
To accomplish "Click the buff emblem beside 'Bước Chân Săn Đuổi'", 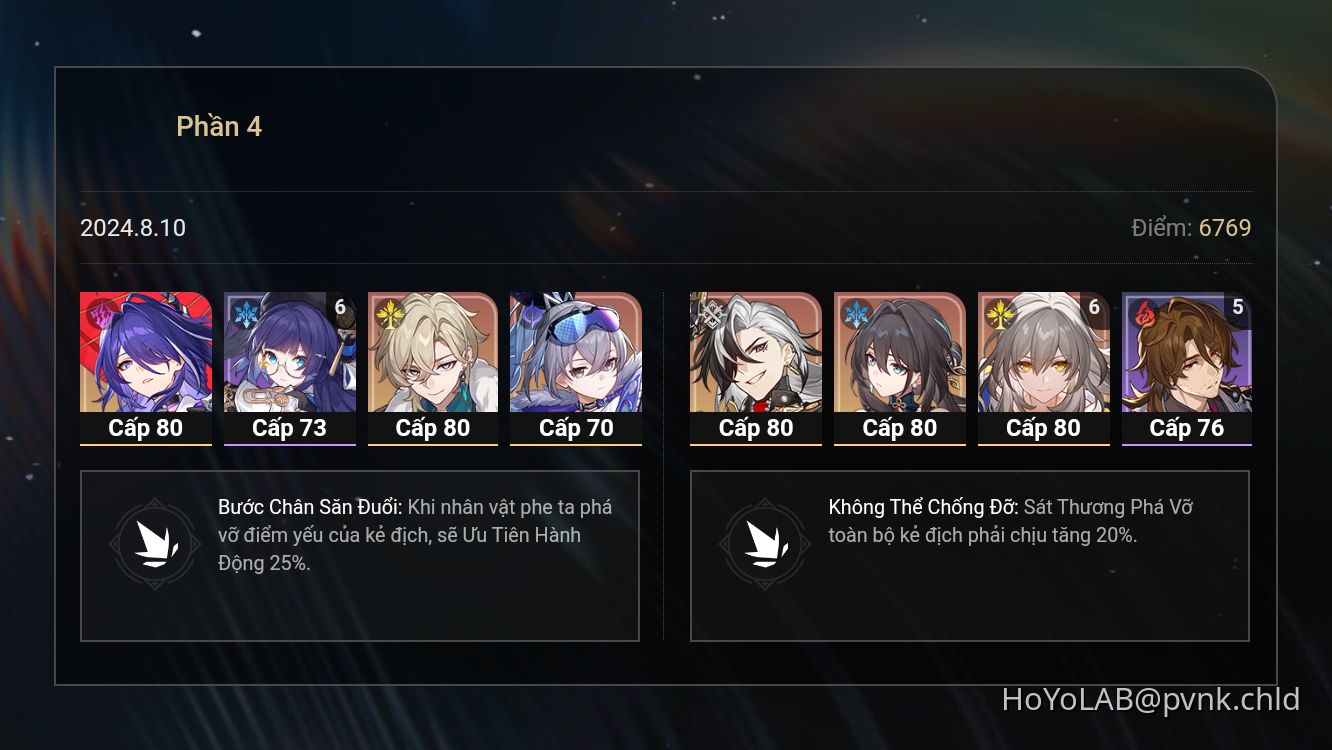I will click(x=152, y=546).
